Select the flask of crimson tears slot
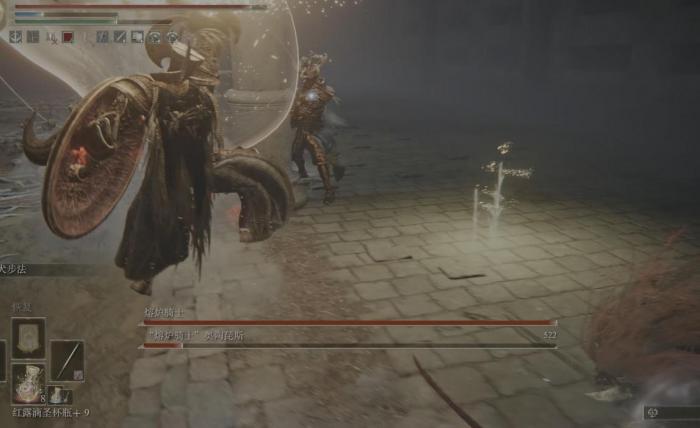 27,381
